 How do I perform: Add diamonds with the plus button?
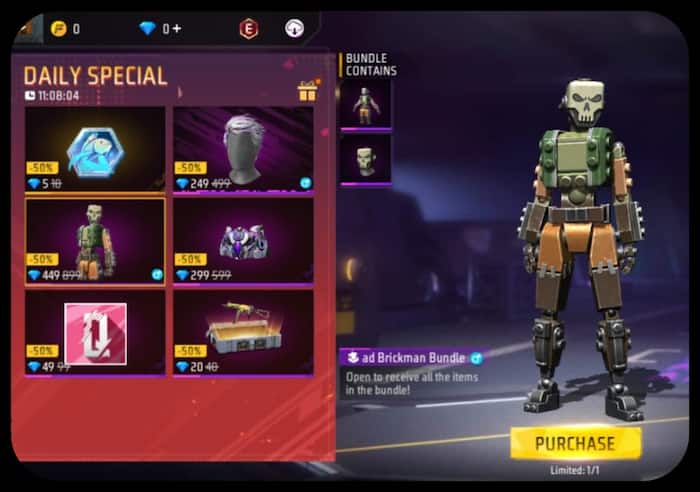coord(177,29)
